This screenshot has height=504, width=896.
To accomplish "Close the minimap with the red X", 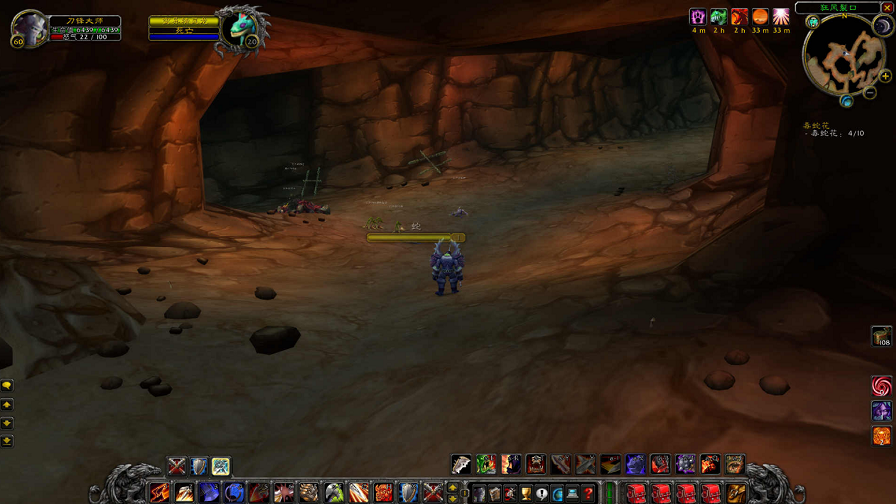I will tap(886, 8).
